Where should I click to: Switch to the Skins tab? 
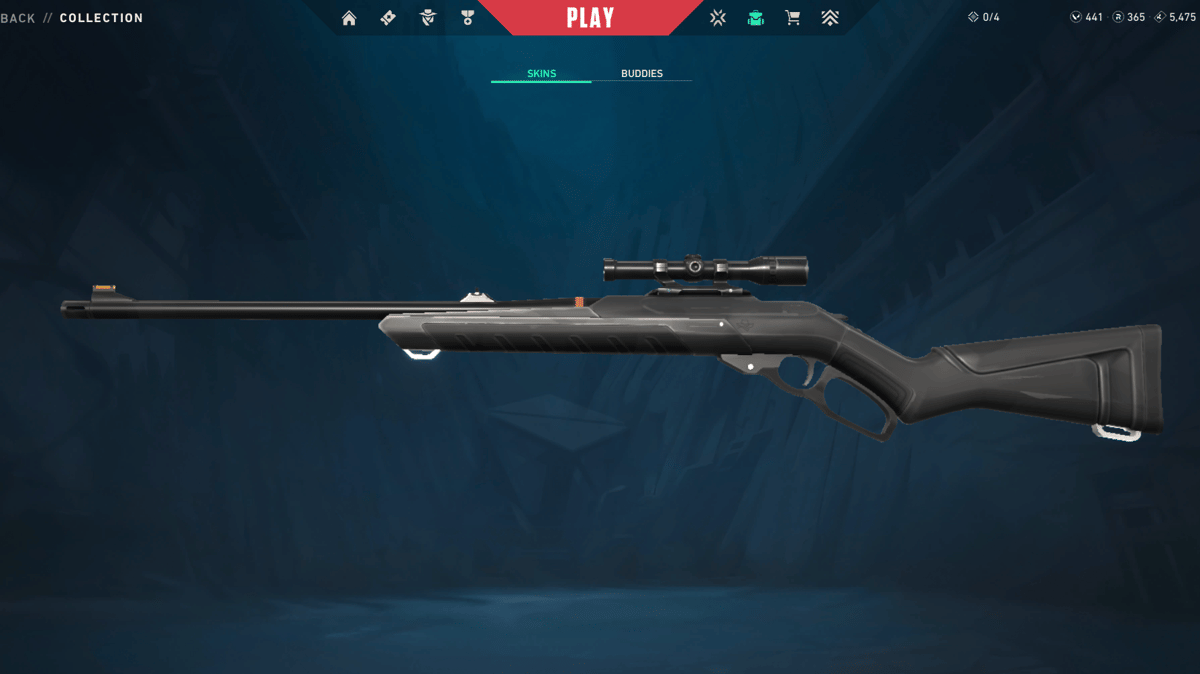(541, 74)
